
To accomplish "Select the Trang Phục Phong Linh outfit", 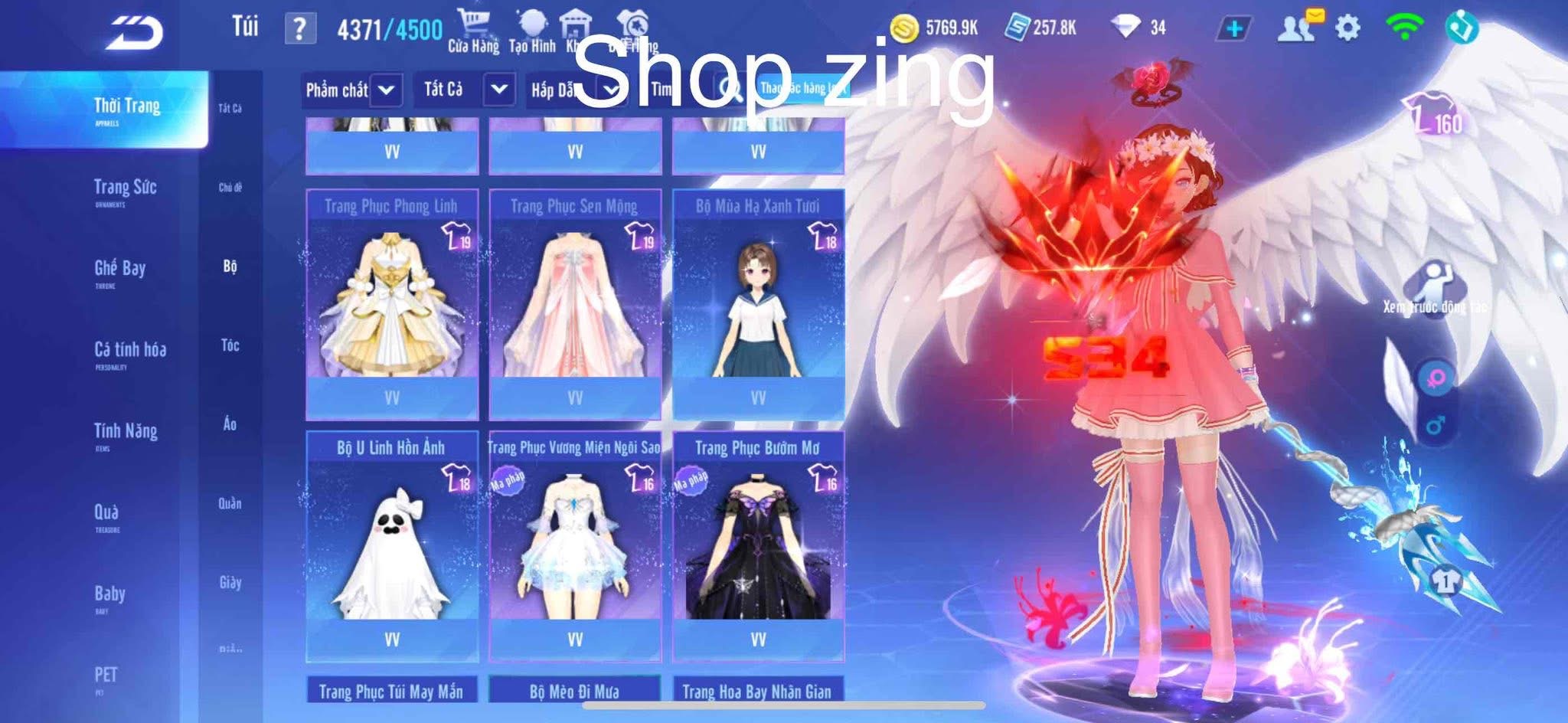I will pos(391,303).
